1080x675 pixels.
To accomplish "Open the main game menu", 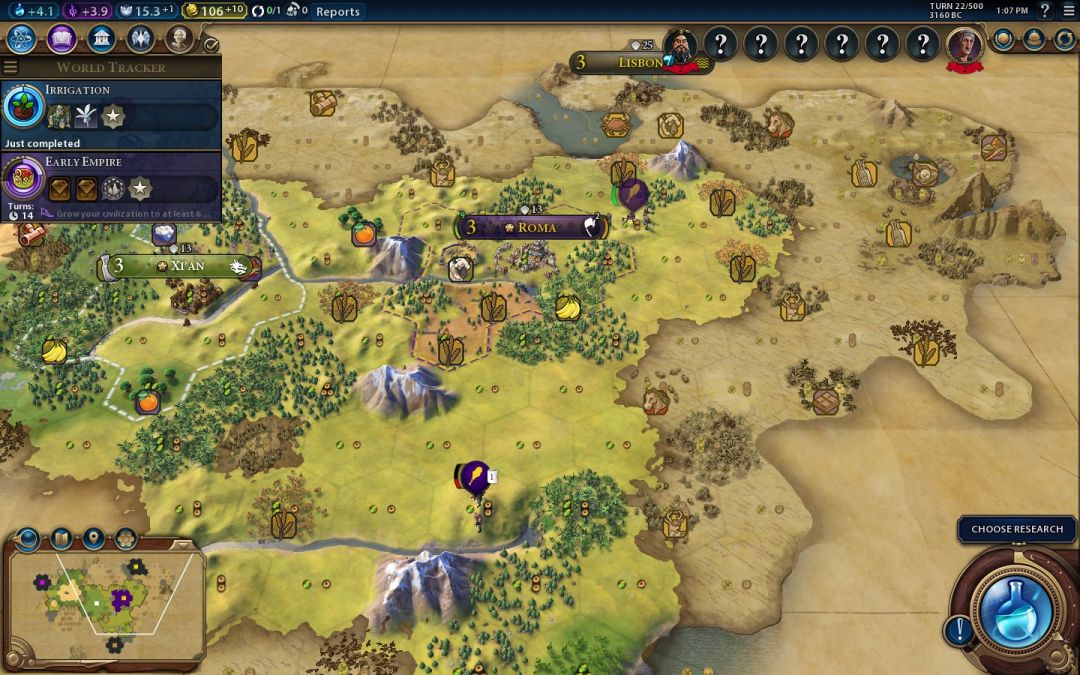I will pos(1068,12).
